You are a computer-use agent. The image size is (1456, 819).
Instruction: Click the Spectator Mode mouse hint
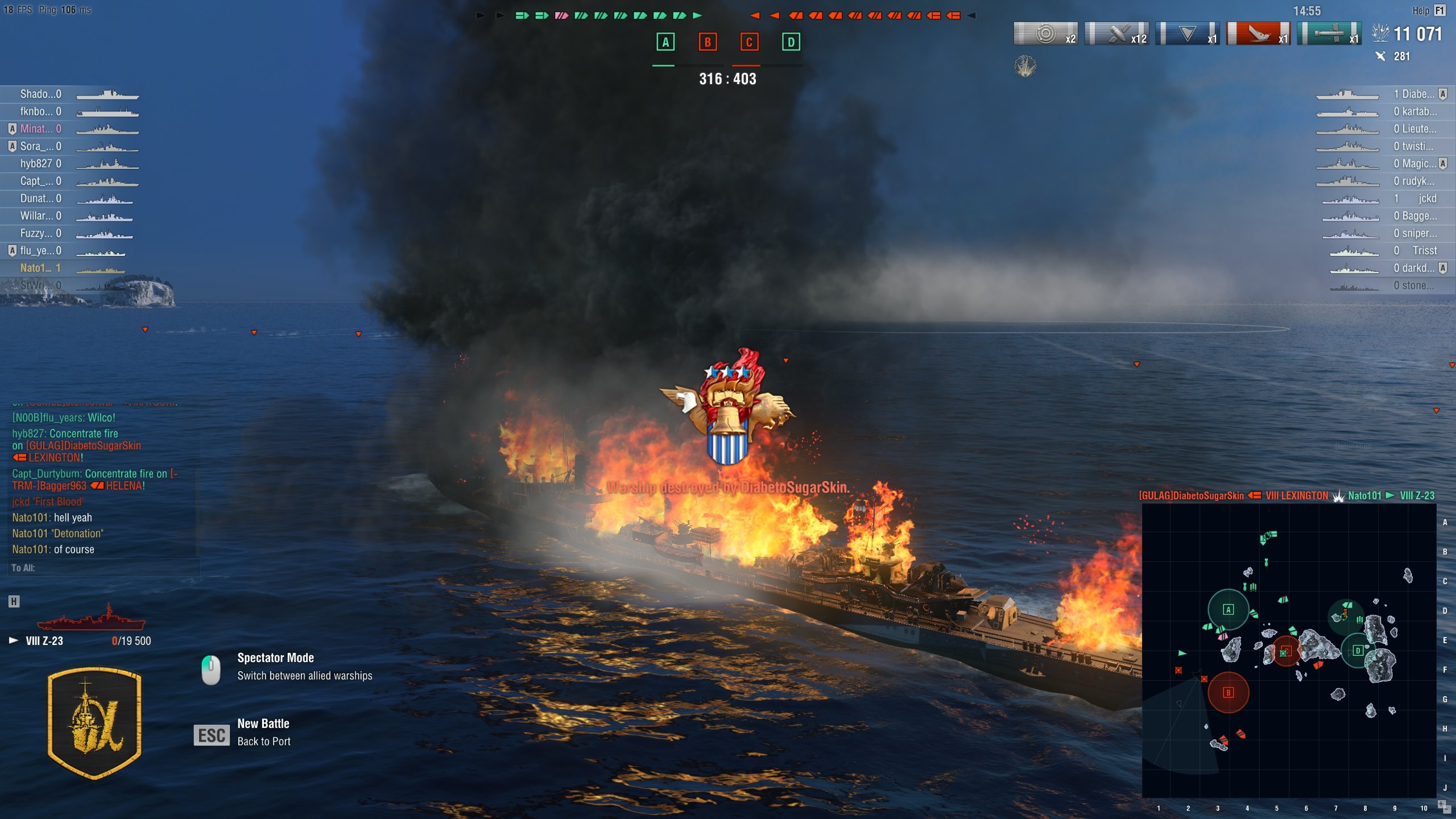pos(211,669)
